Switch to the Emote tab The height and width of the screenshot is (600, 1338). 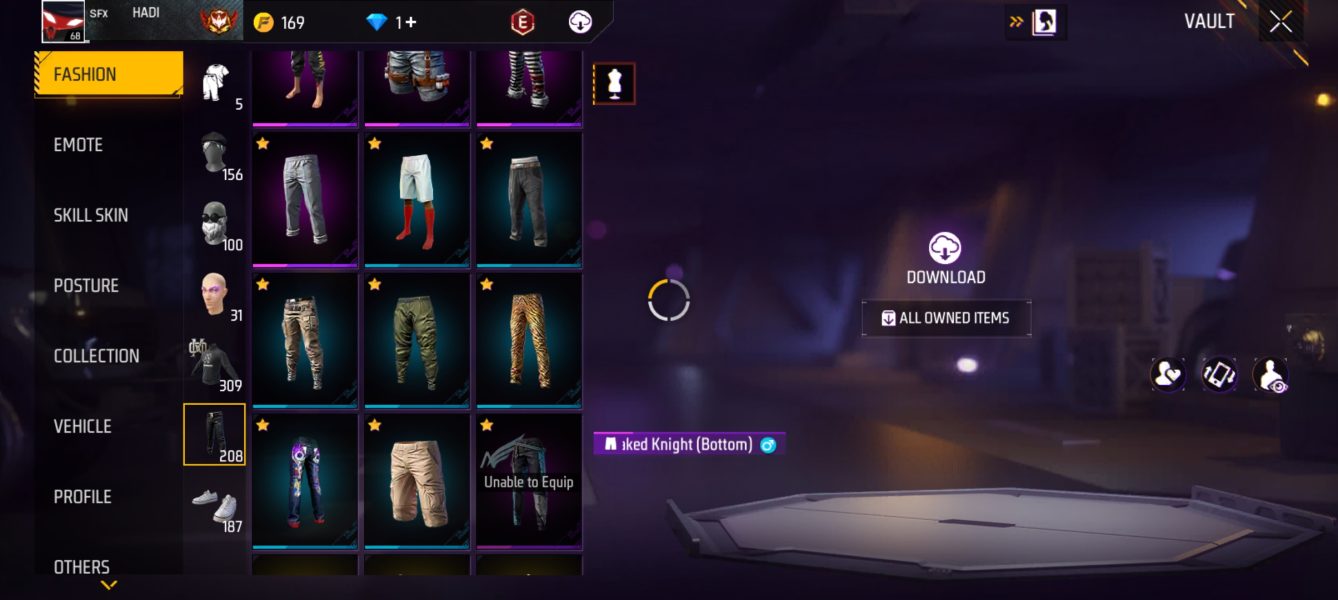point(78,145)
